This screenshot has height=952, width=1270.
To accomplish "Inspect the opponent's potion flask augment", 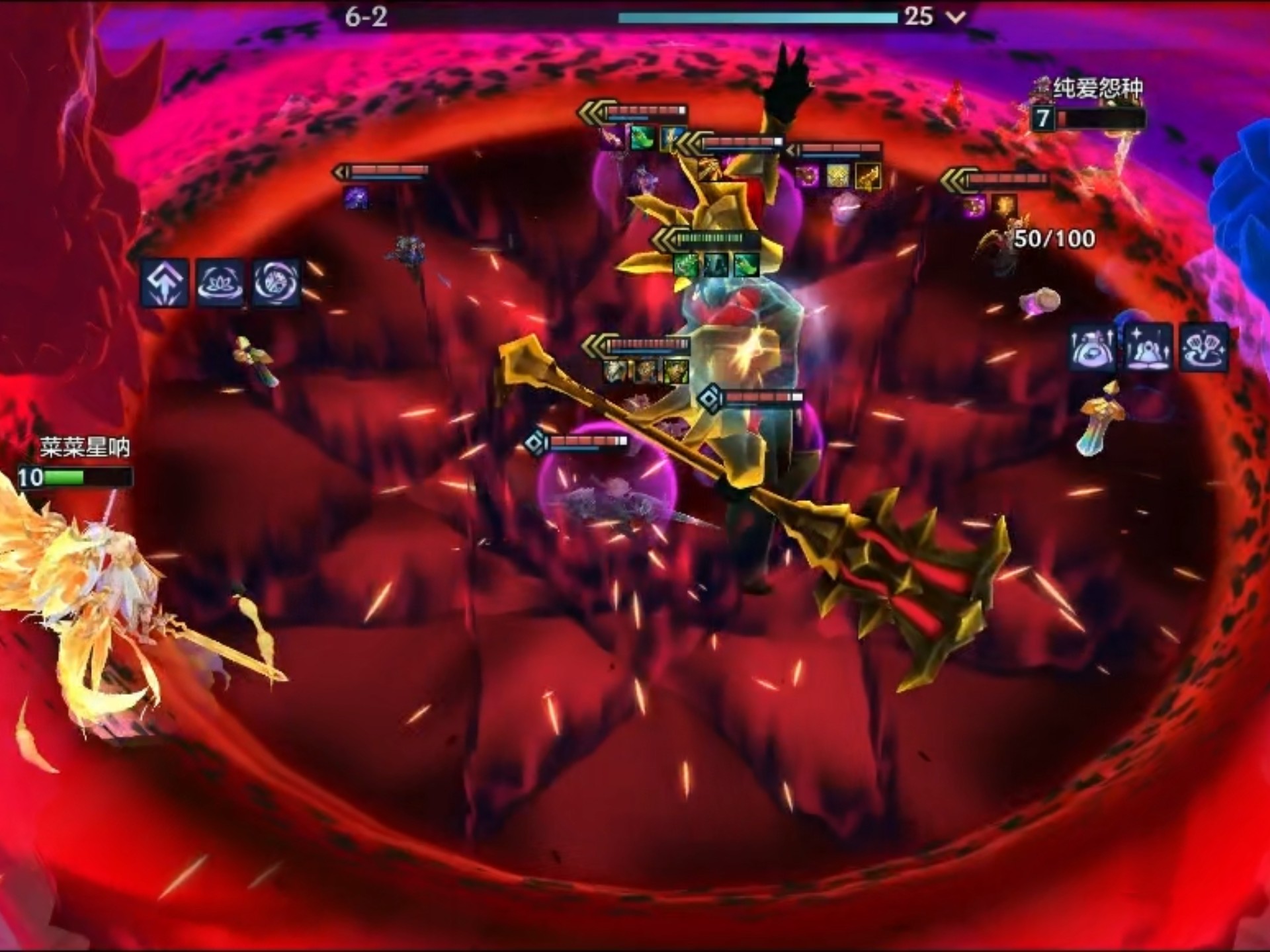I will pyautogui.click(x=1092, y=347).
